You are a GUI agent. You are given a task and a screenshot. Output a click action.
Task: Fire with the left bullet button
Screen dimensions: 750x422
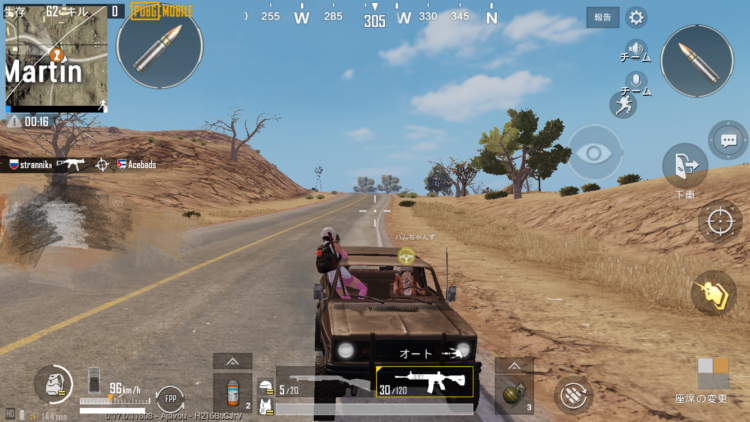coord(159,46)
